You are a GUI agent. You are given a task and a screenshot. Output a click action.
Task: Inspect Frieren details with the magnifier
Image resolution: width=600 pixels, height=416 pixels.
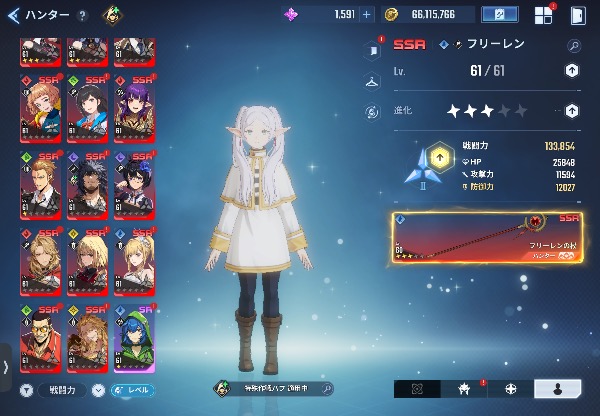pyautogui.click(x=573, y=45)
